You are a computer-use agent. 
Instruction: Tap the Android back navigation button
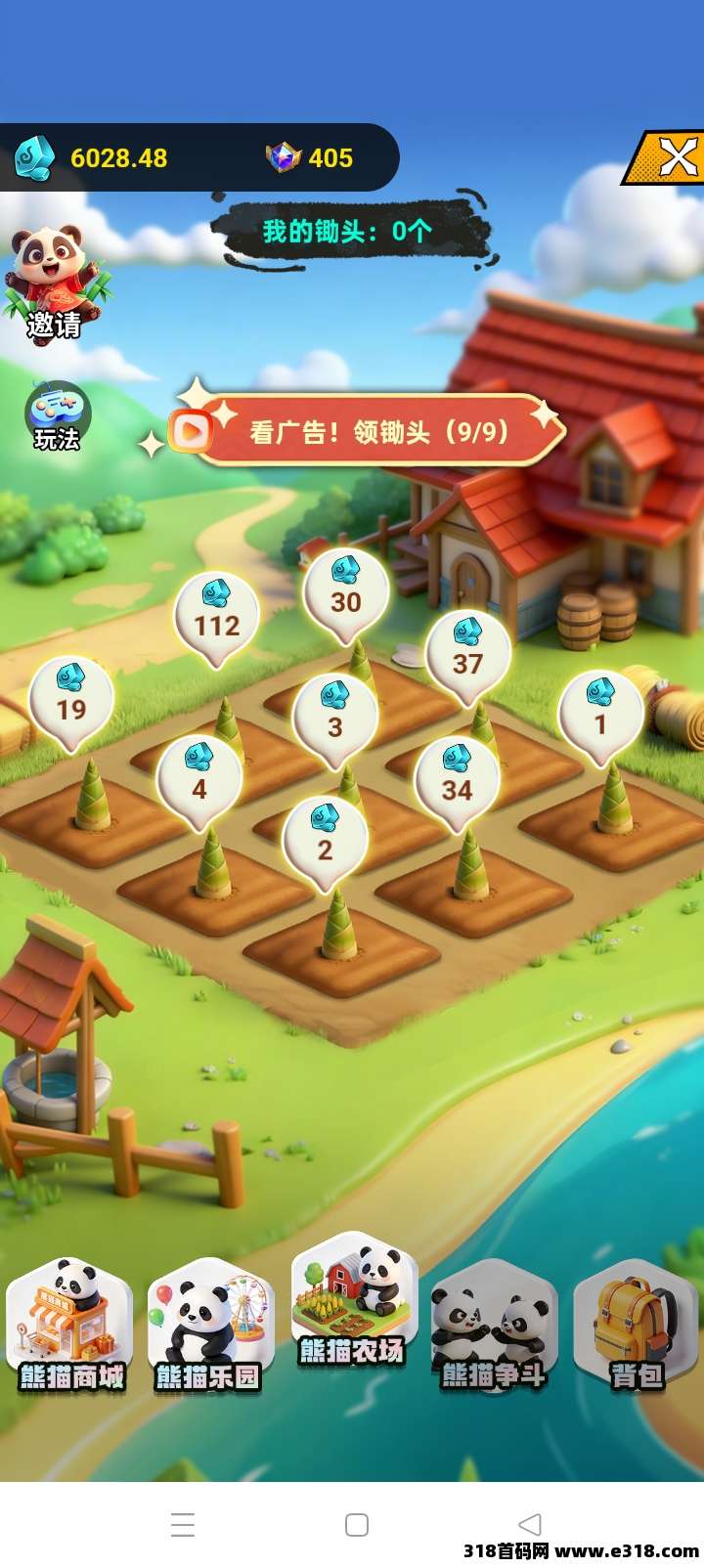click(x=530, y=1524)
